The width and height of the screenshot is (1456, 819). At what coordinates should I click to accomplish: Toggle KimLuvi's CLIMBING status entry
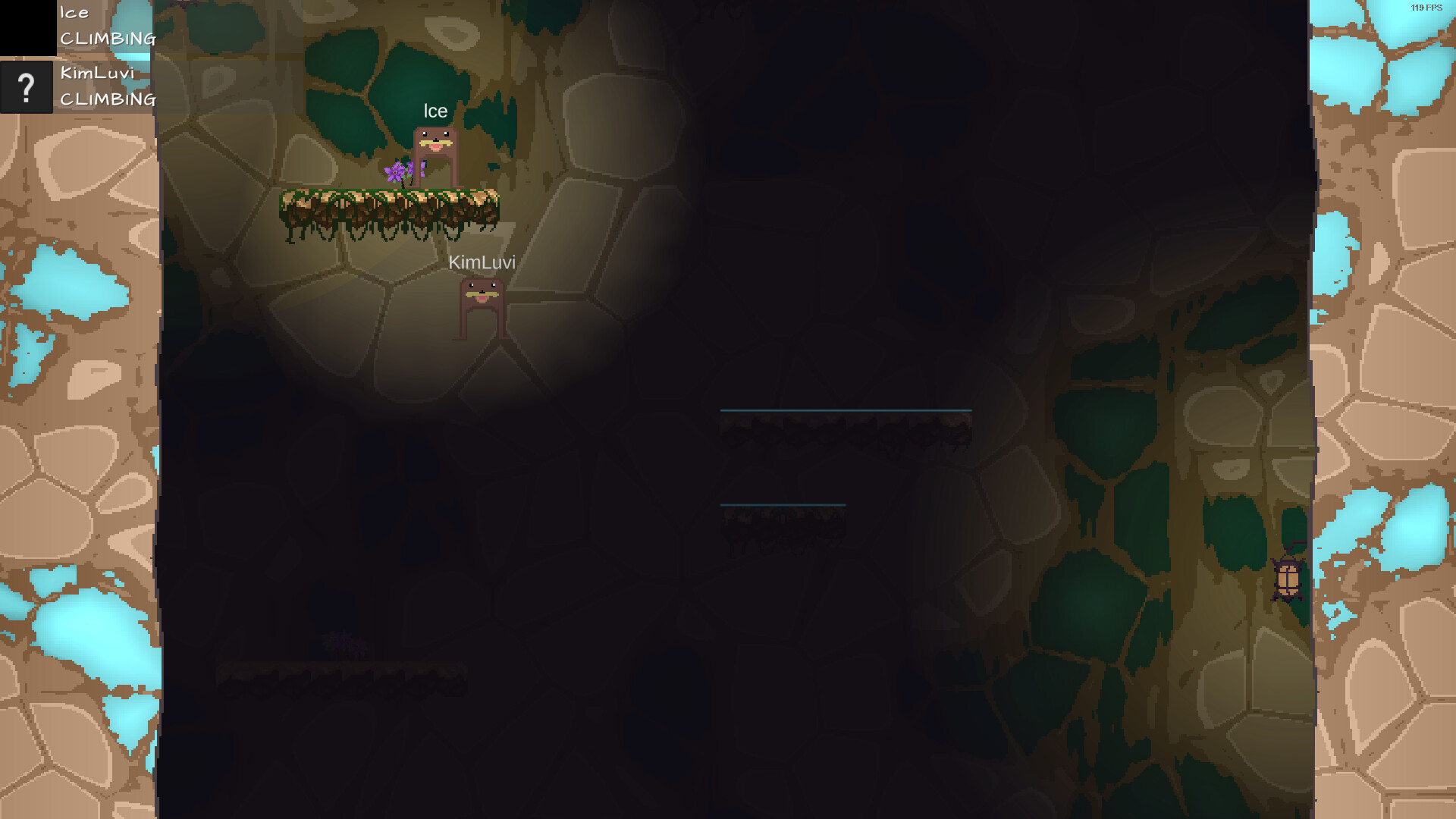click(x=108, y=99)
